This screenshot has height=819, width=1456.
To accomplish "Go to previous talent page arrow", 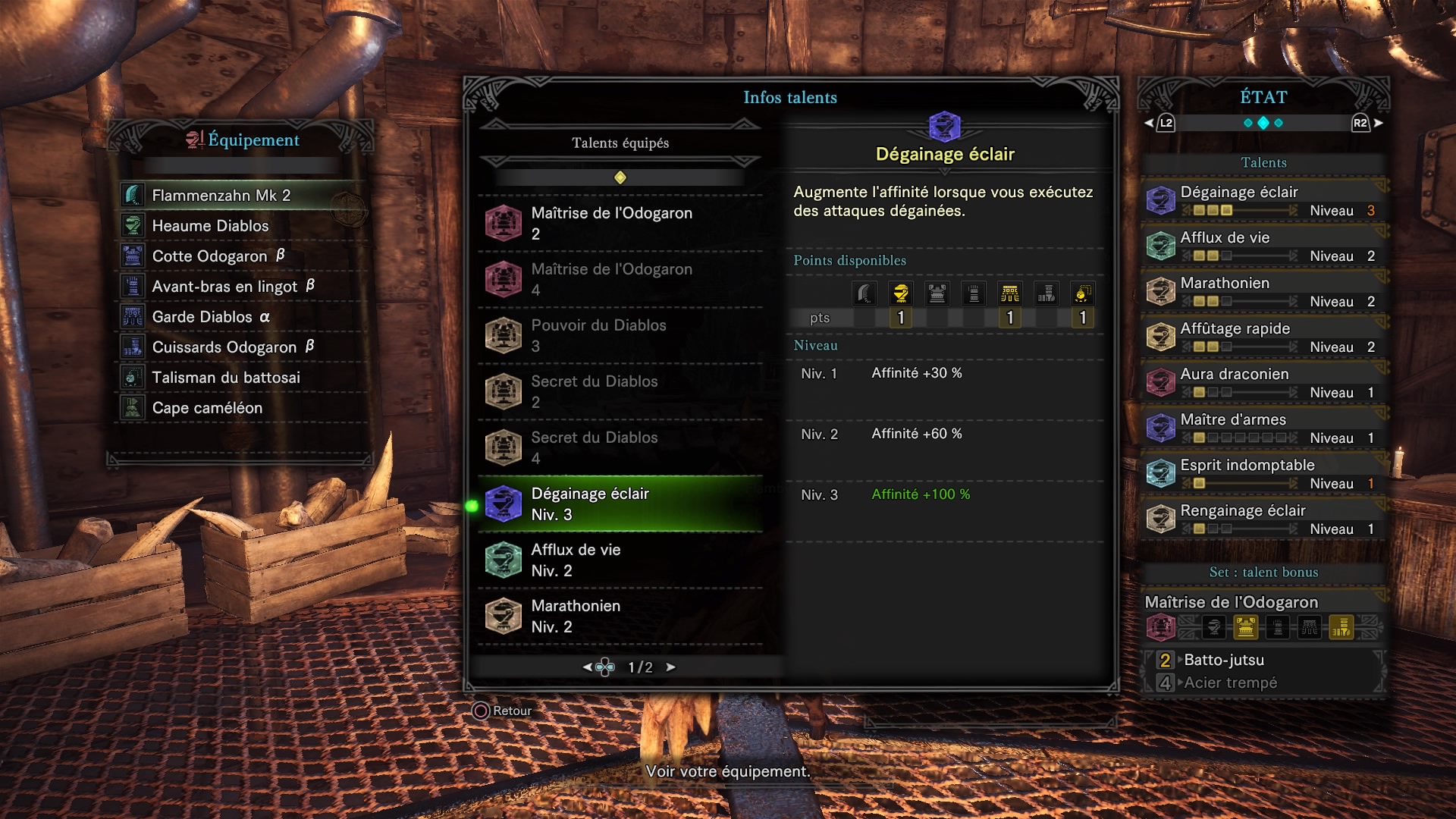I will click(587, 667).
